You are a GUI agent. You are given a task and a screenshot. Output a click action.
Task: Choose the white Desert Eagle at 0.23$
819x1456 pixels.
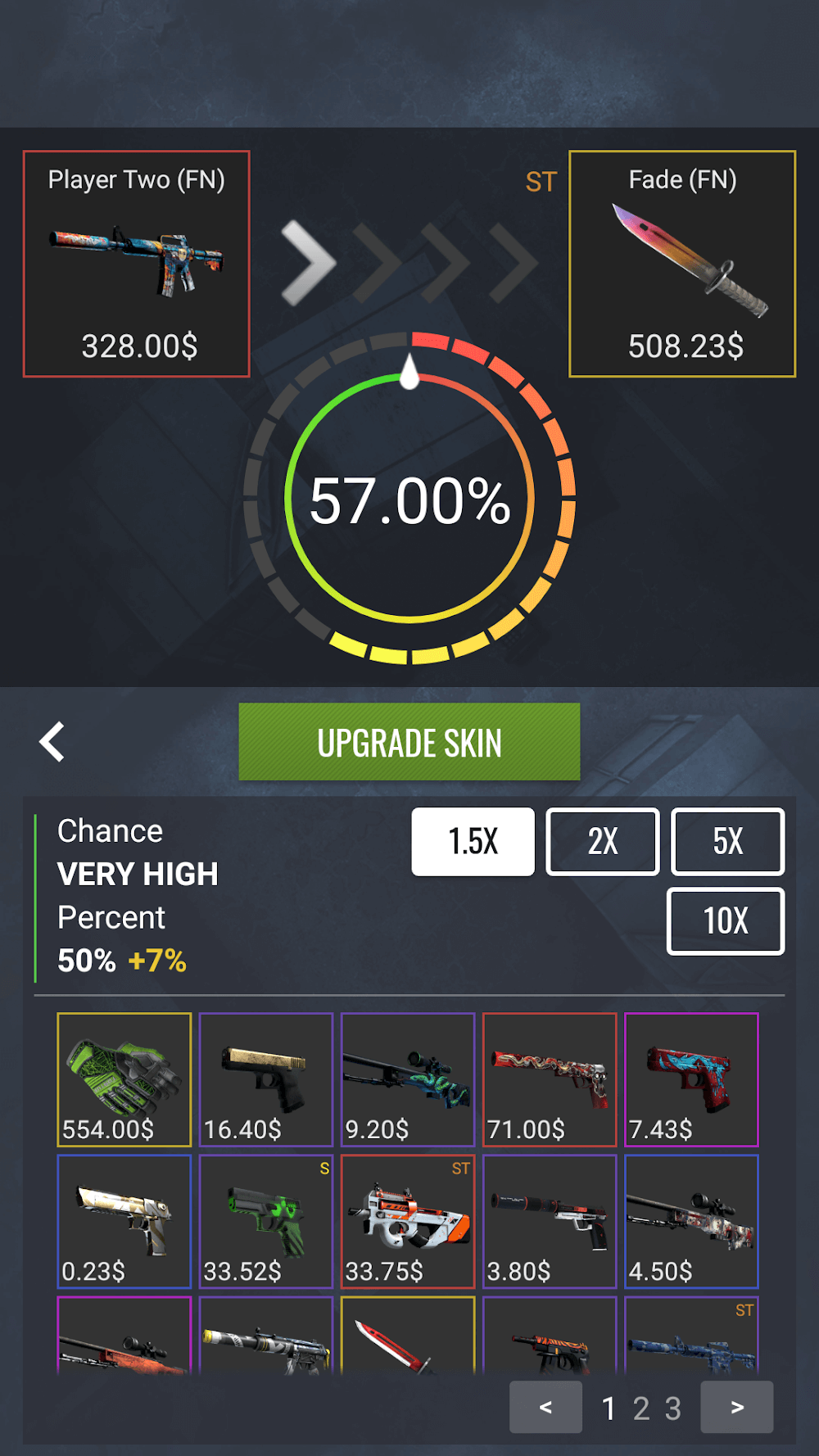point(124,1221)
